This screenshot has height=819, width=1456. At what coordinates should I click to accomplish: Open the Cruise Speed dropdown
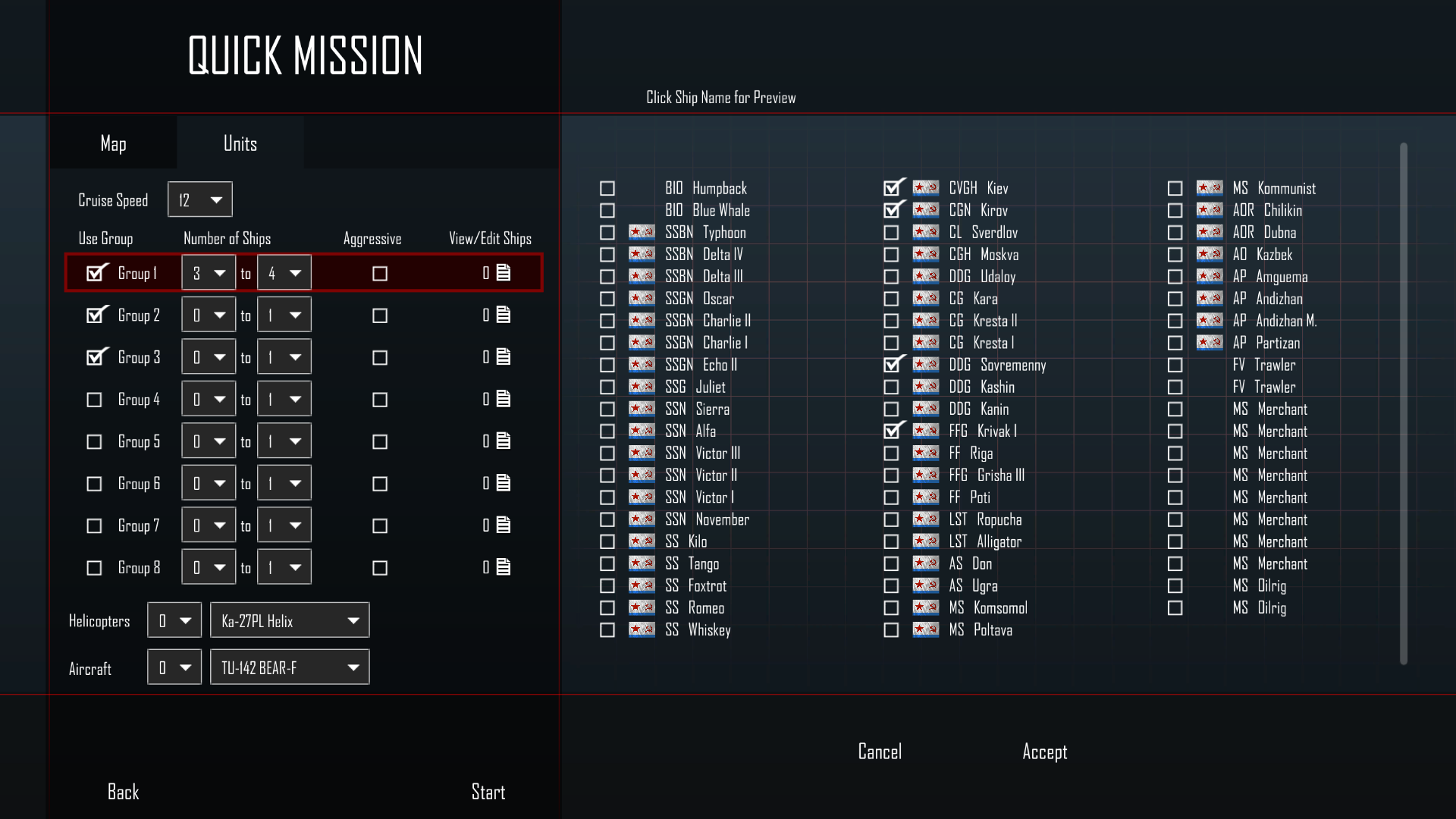tap(200, 200)
